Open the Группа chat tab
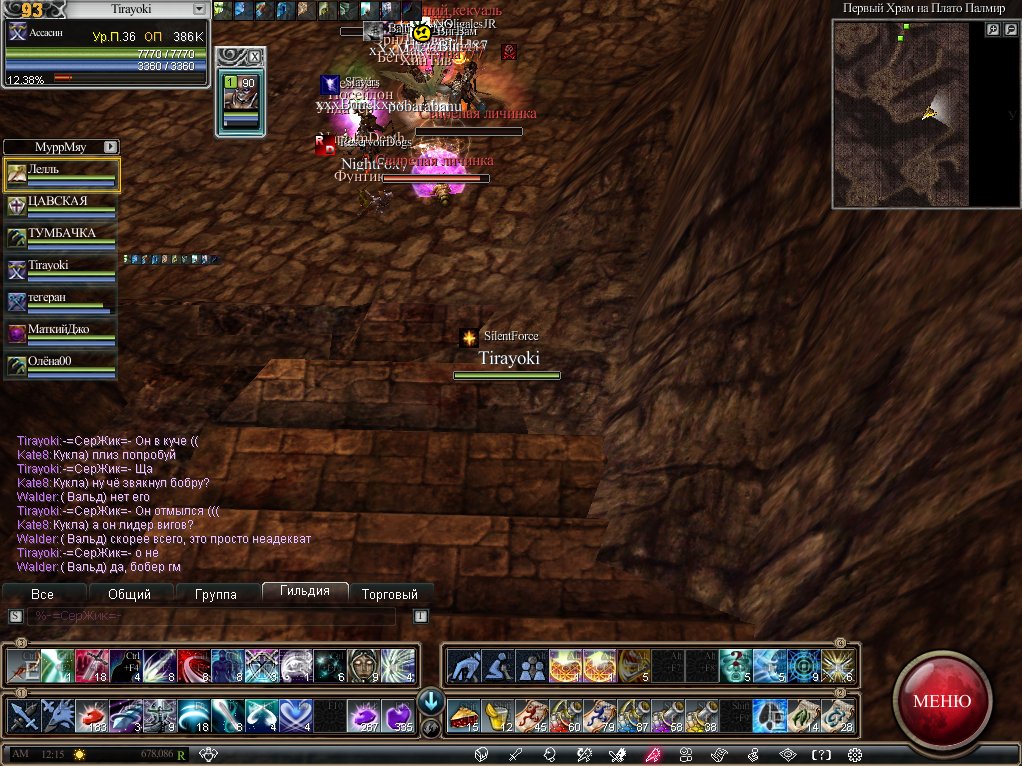This screenshot has width=1022, height=766. pos(216,594)
